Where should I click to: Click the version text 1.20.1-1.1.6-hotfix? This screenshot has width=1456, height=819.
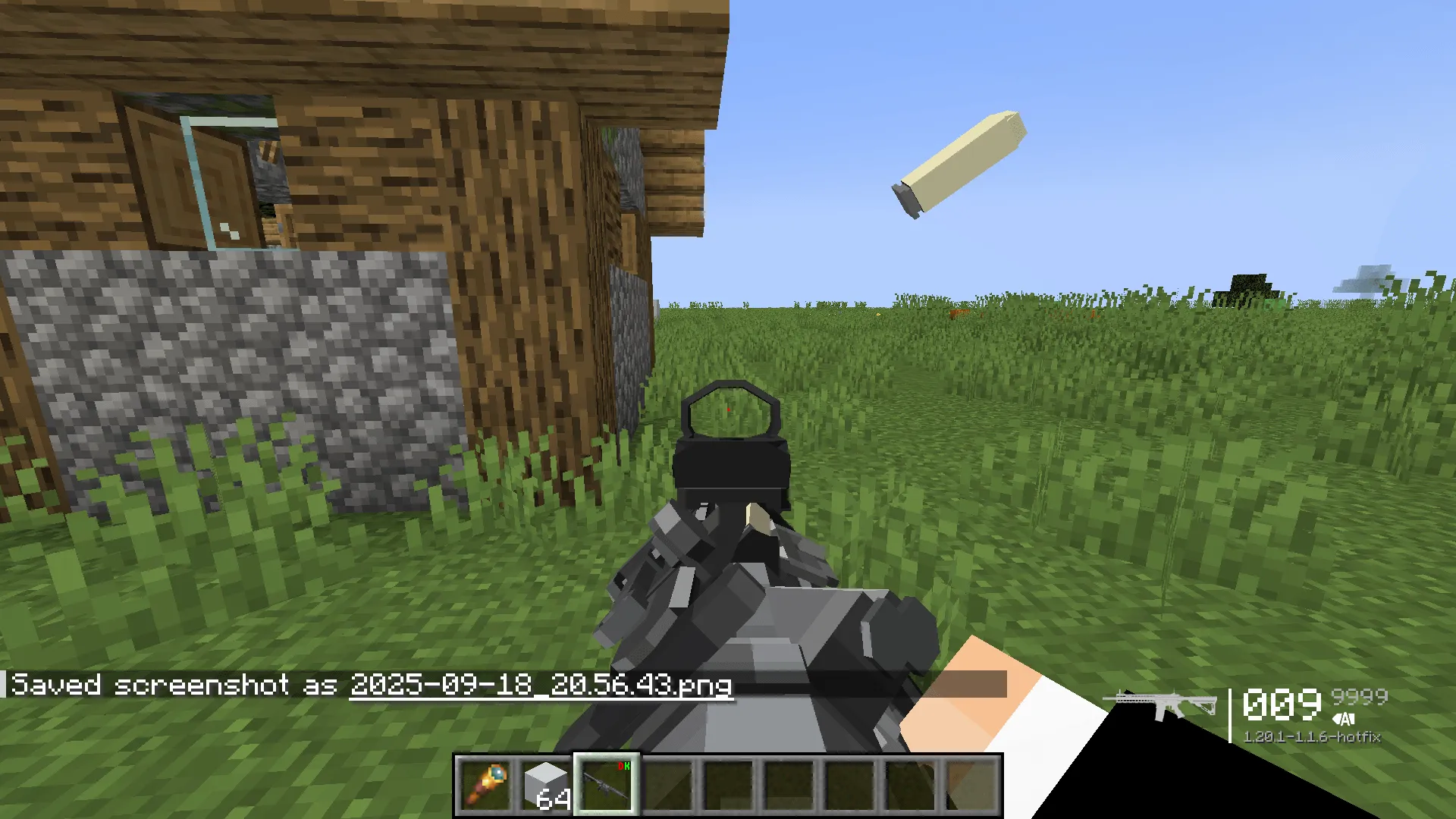1314,736
